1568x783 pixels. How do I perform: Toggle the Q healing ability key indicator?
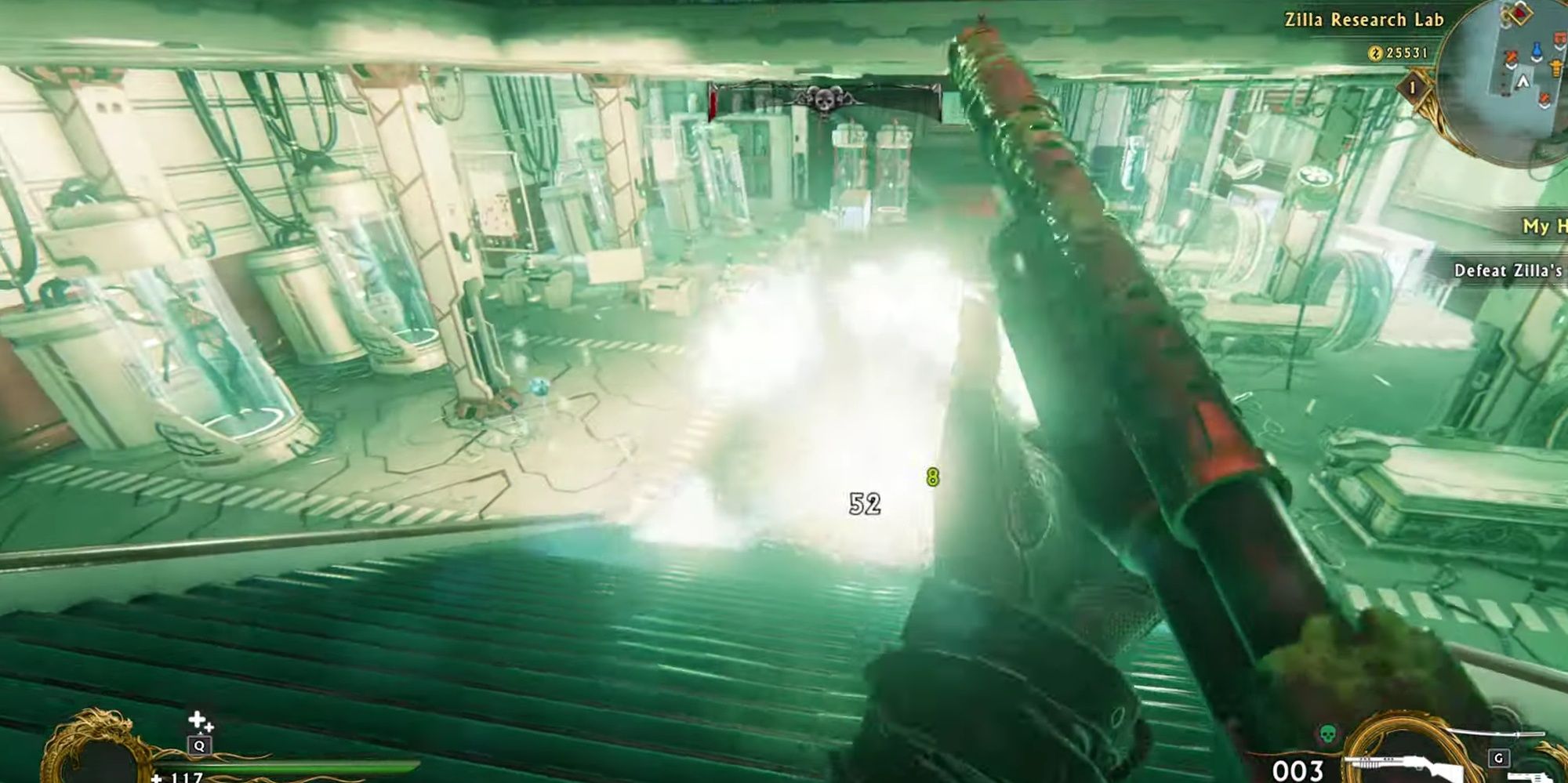199,747
